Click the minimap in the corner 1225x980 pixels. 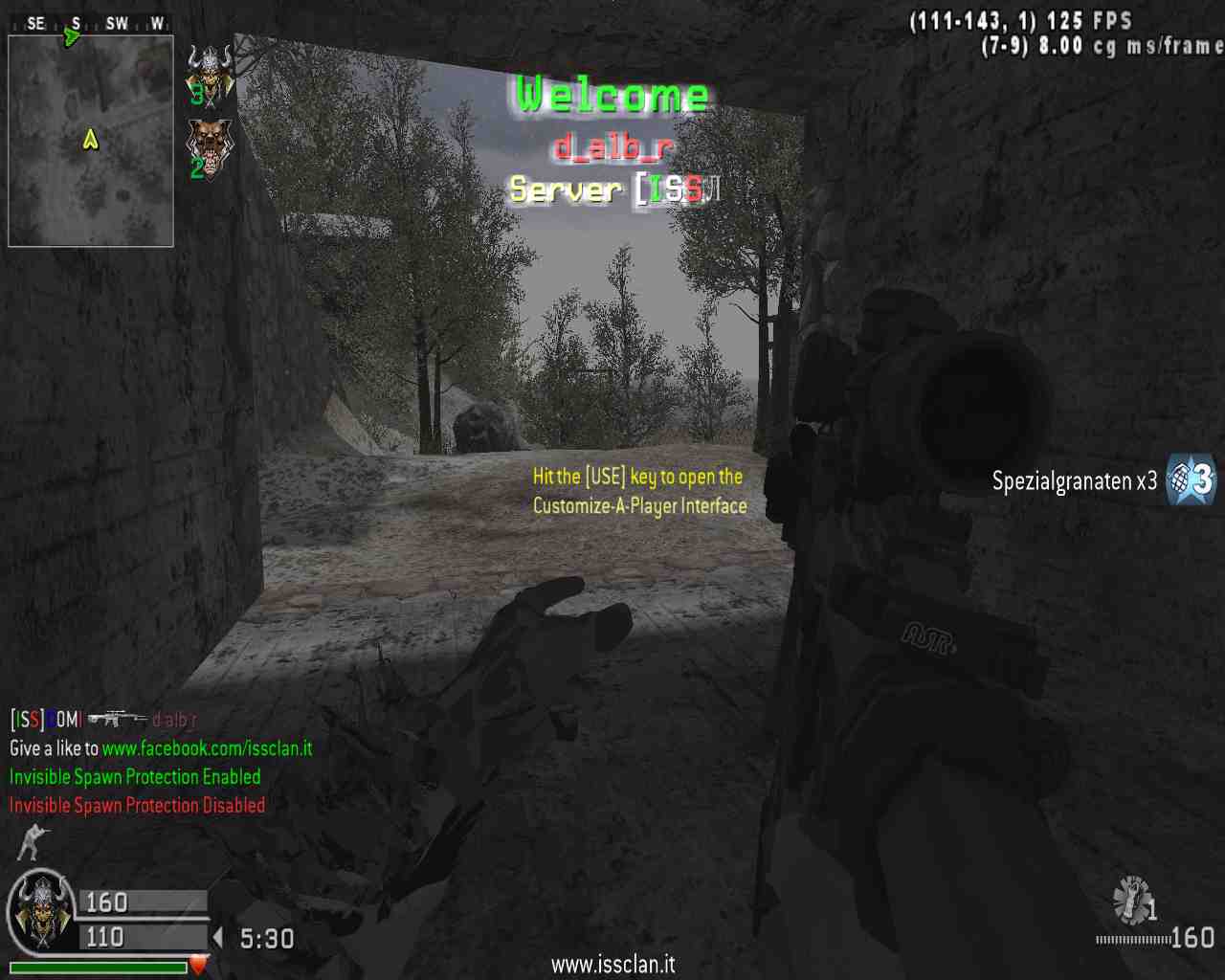tap(91, 141)
